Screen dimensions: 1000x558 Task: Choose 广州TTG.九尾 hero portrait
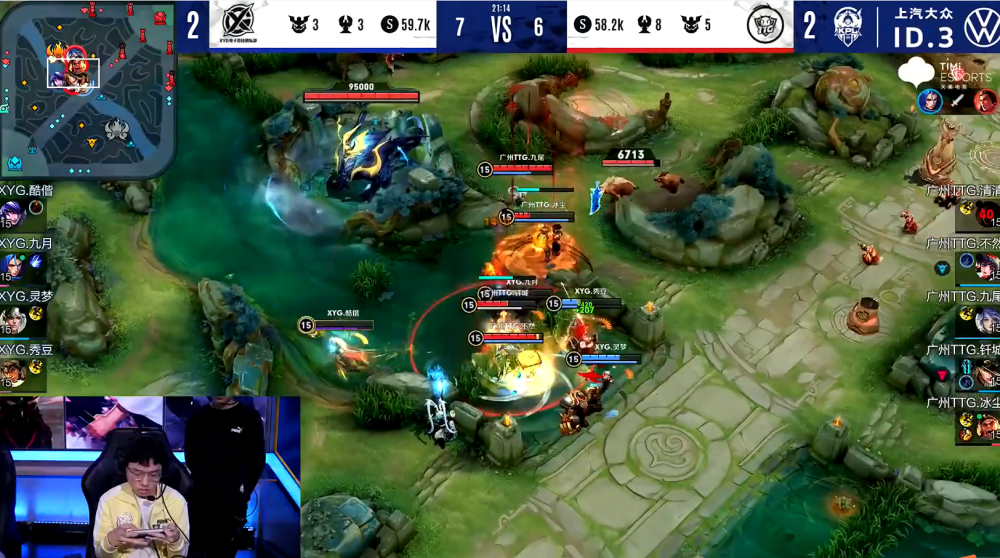tap(986, 321)
